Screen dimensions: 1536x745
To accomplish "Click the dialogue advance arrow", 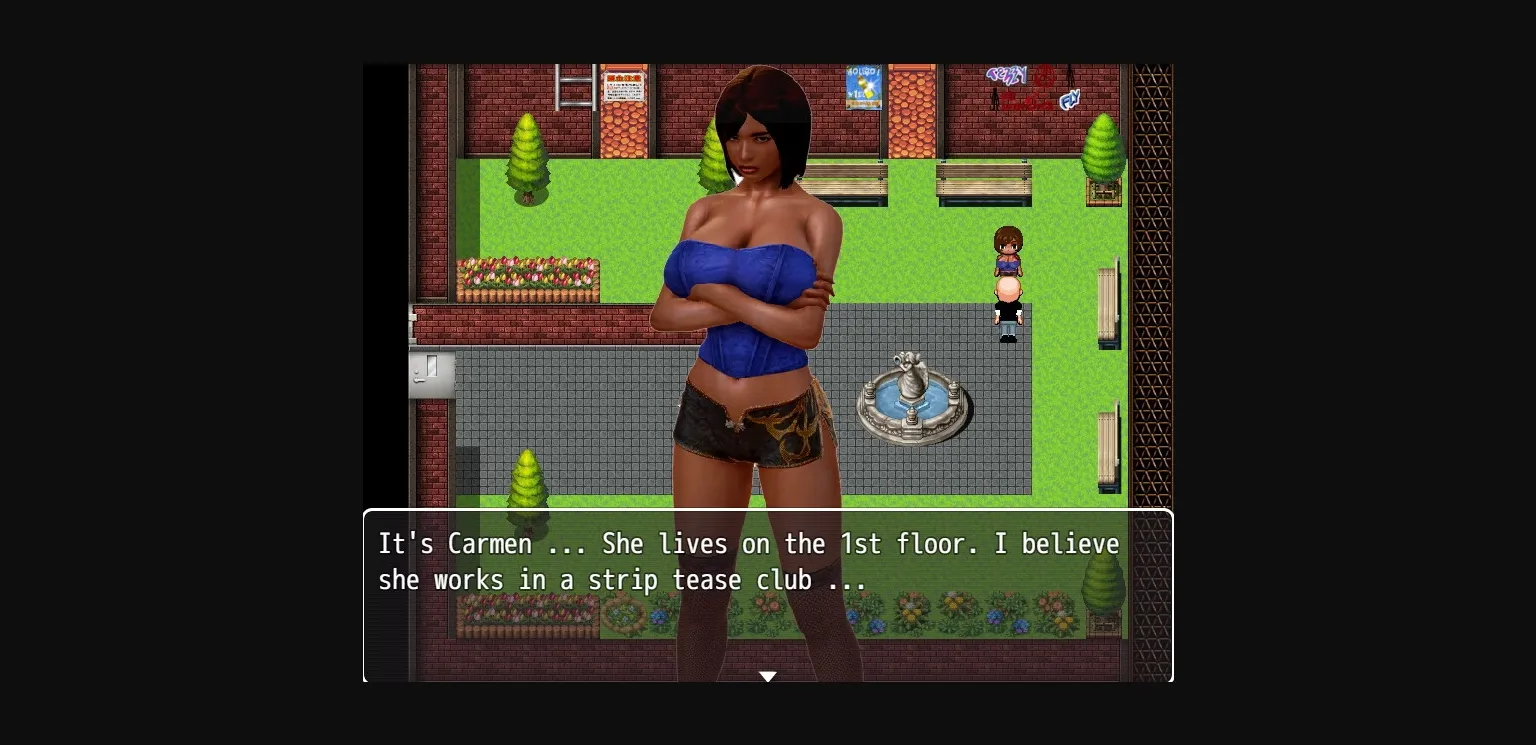I will (x=768, y=676).
